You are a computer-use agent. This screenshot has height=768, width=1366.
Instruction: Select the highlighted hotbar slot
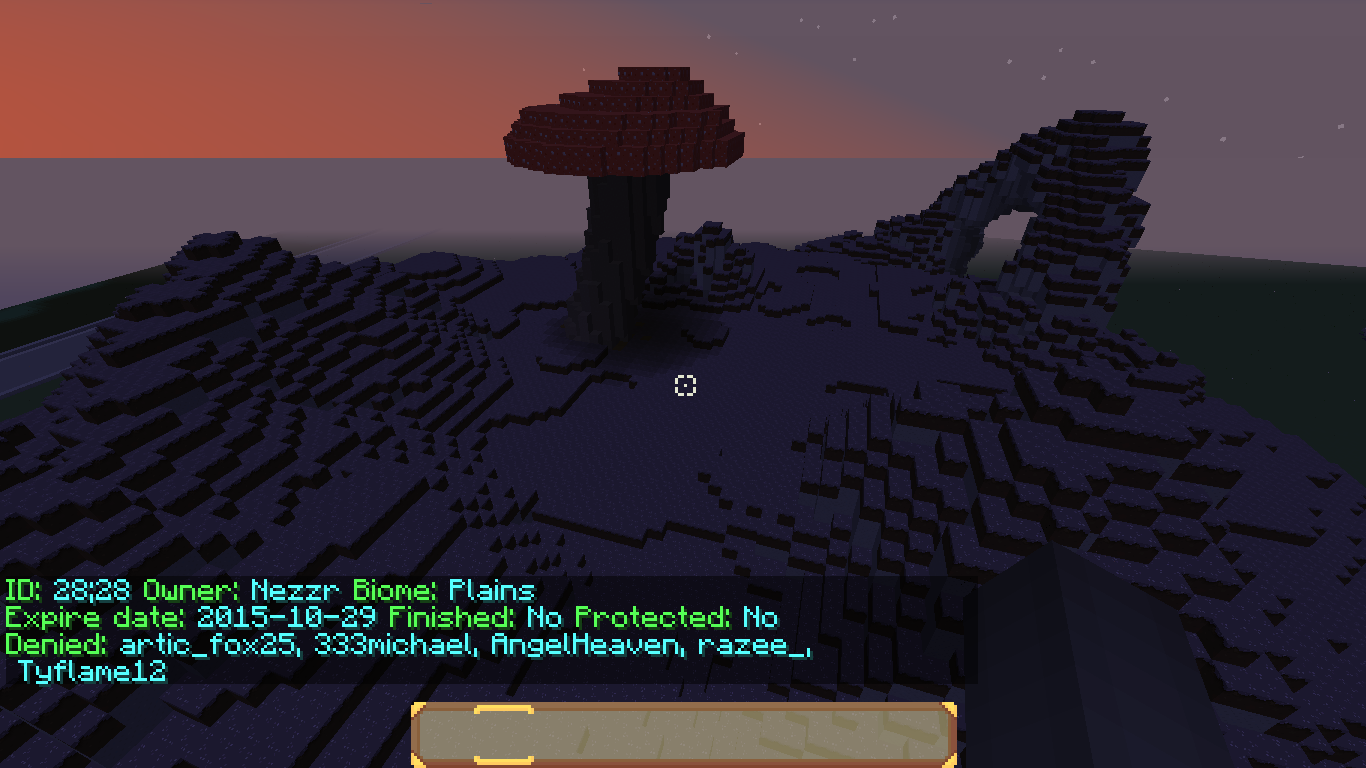[x=503, y=736]
